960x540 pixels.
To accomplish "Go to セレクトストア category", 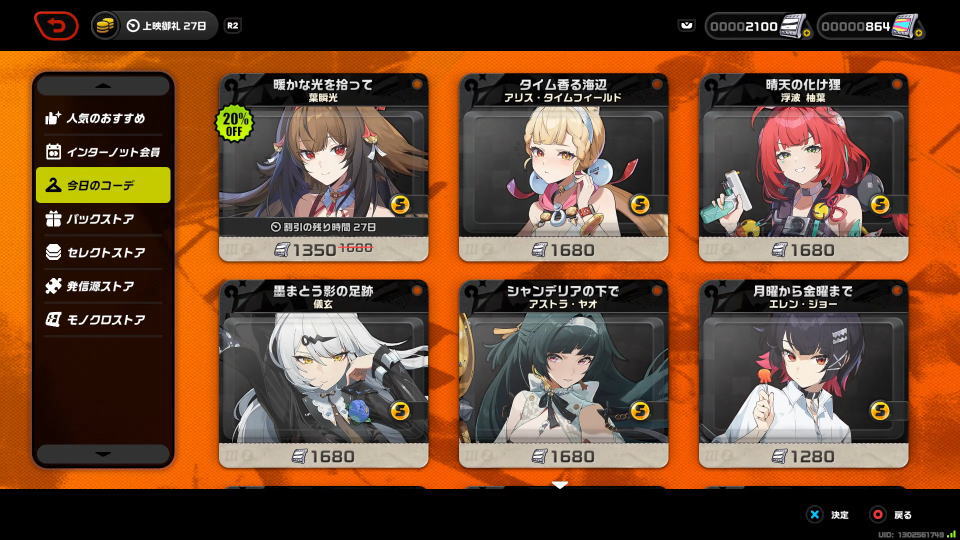I will 103,253.
